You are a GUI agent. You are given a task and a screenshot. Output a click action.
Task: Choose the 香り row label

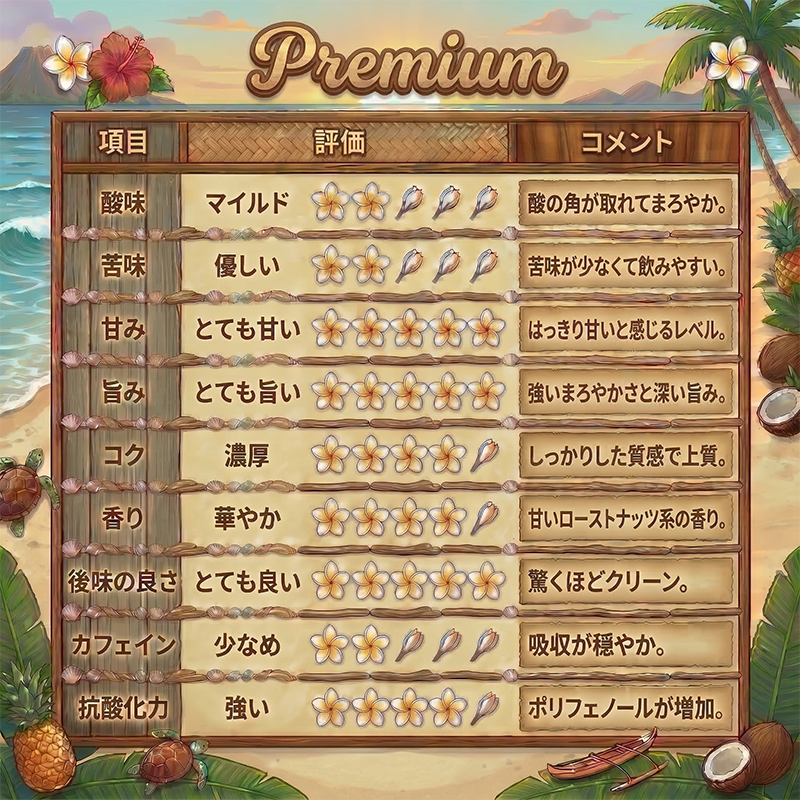(x=123, y=518)
